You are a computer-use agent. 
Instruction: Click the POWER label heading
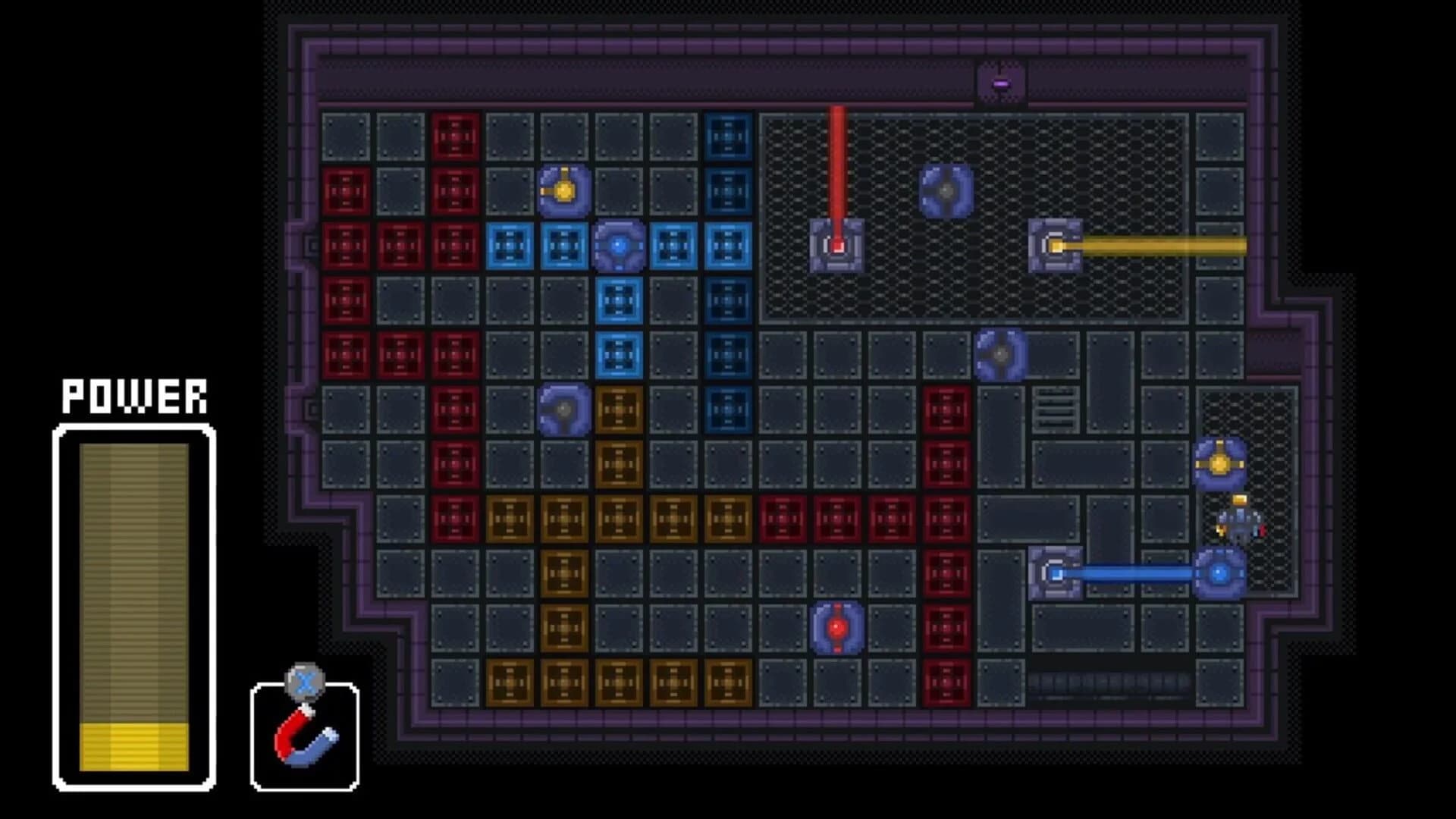point(133,394)
